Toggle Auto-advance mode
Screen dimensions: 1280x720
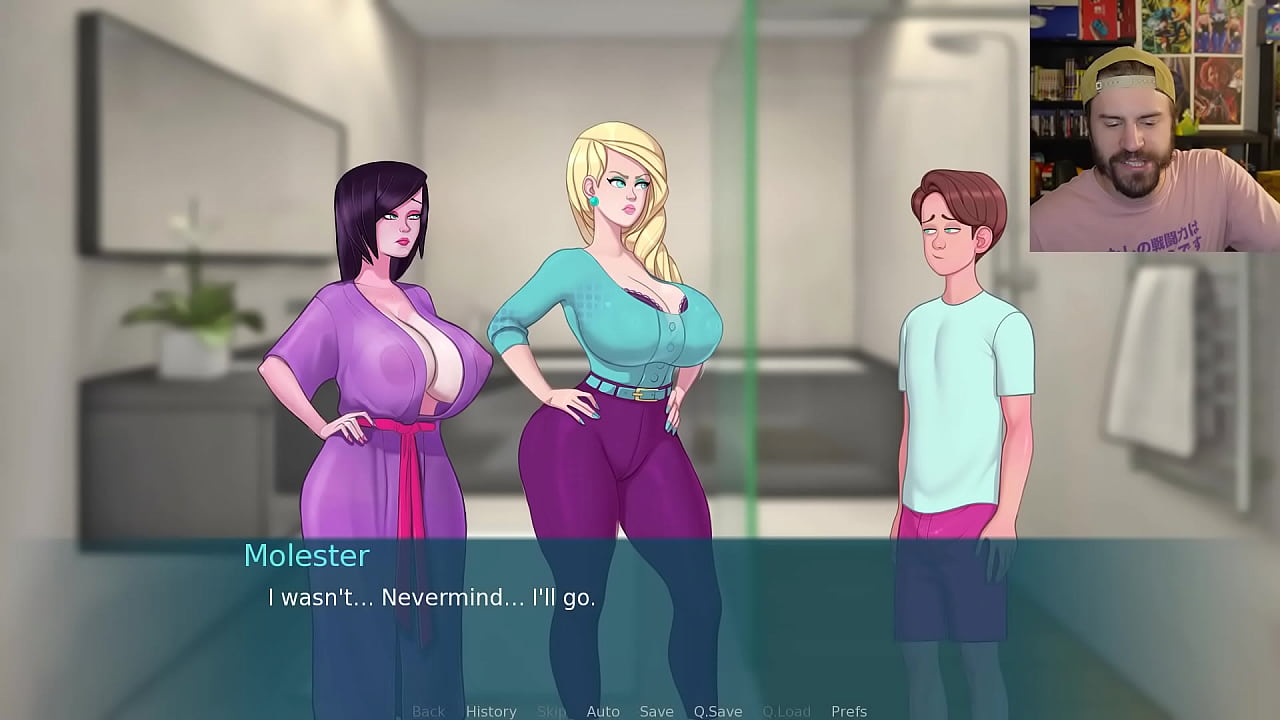(x=603, y=710)
